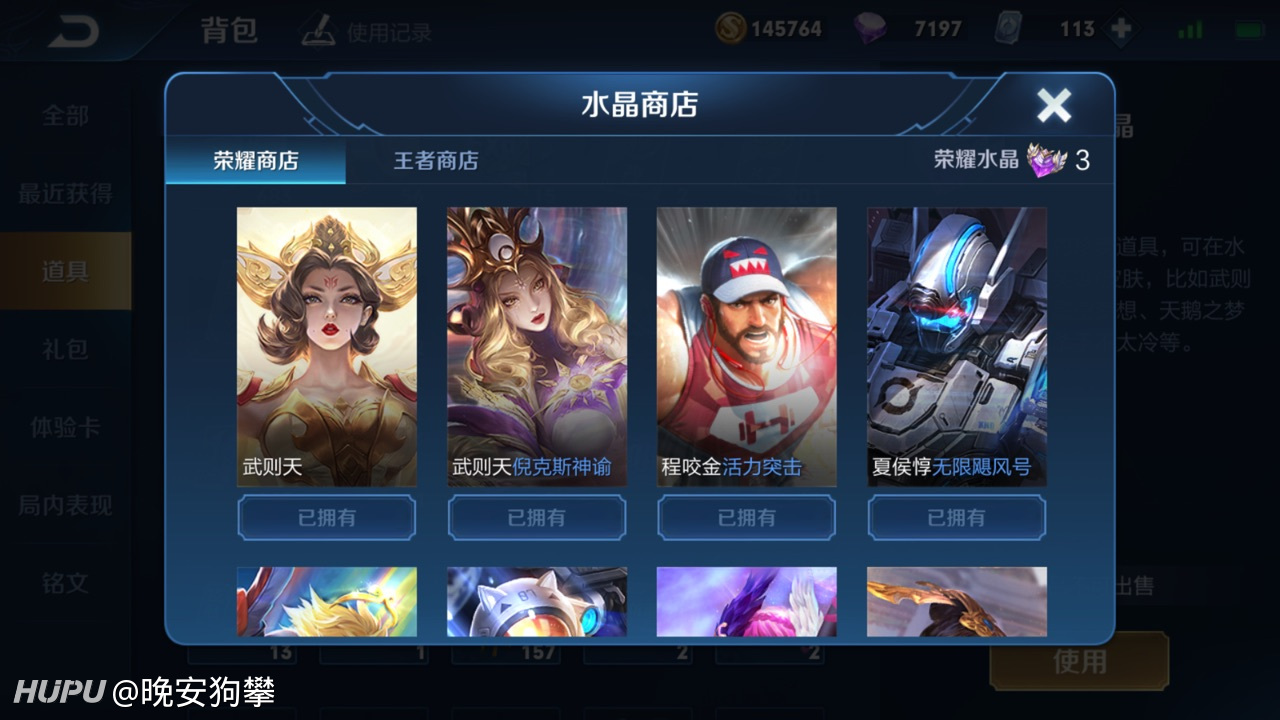Go back using the top-left return arrow

[x=72, y=31]
